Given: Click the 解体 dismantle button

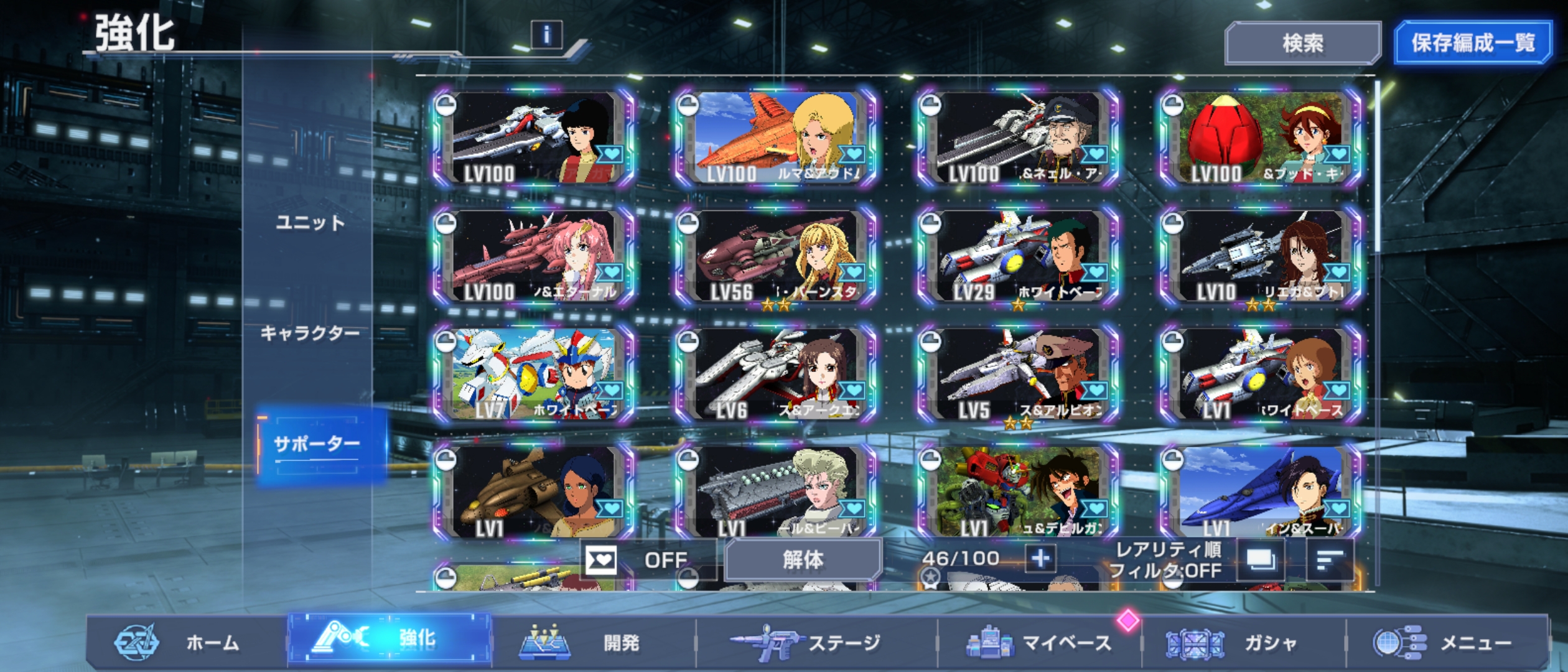Looking at the screenshot, I should click(x=803, y=560).
